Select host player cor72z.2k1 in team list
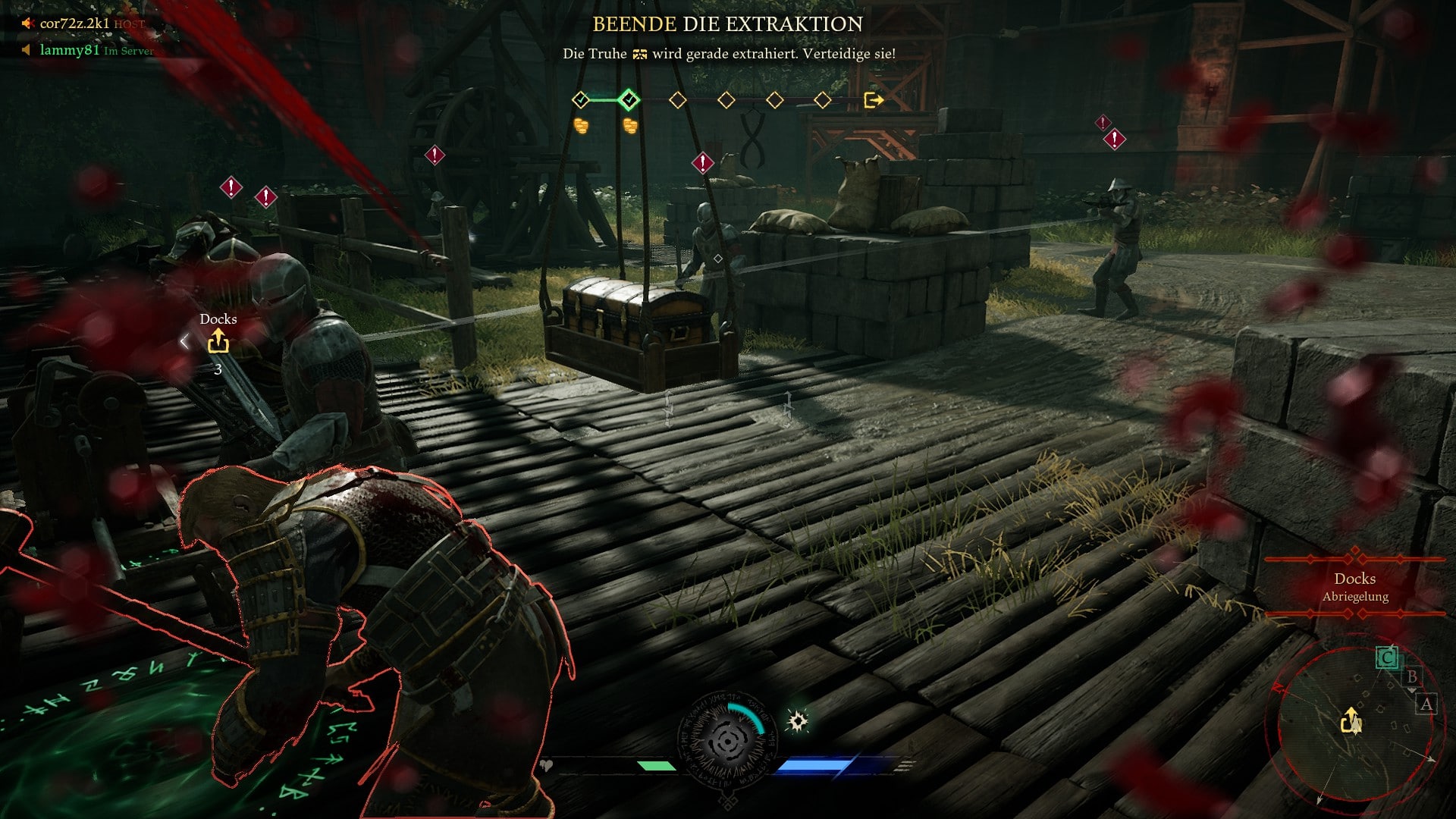1456x819 pixels. [74, 24]
